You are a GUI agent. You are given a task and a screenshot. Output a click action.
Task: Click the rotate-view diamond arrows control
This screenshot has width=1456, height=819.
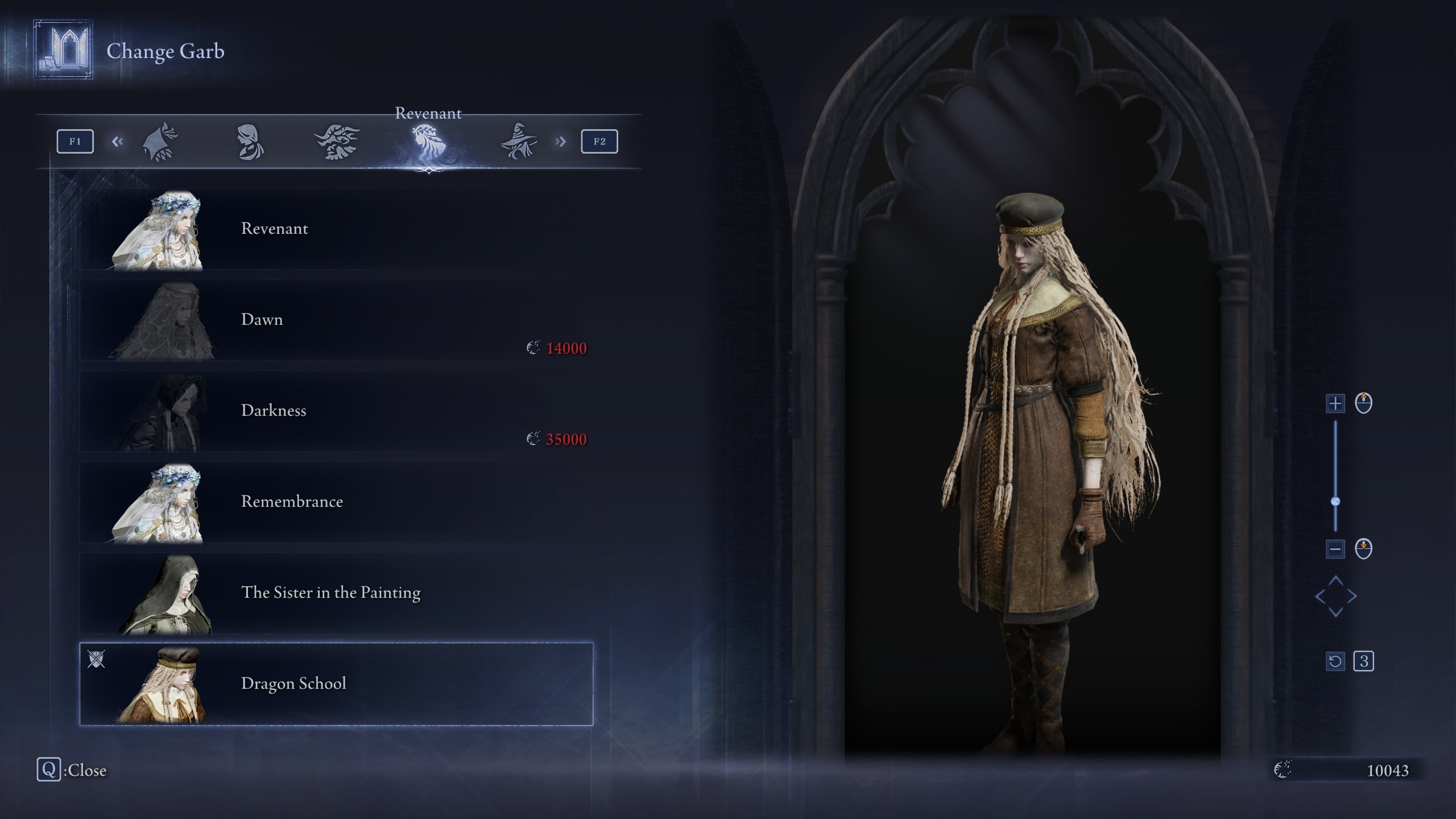tap(1335, 596)
